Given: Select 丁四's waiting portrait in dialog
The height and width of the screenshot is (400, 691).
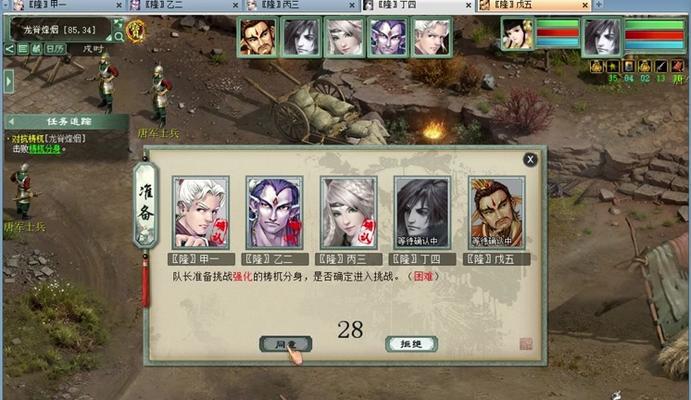Looking at the screenshot, I should (421, 212).
